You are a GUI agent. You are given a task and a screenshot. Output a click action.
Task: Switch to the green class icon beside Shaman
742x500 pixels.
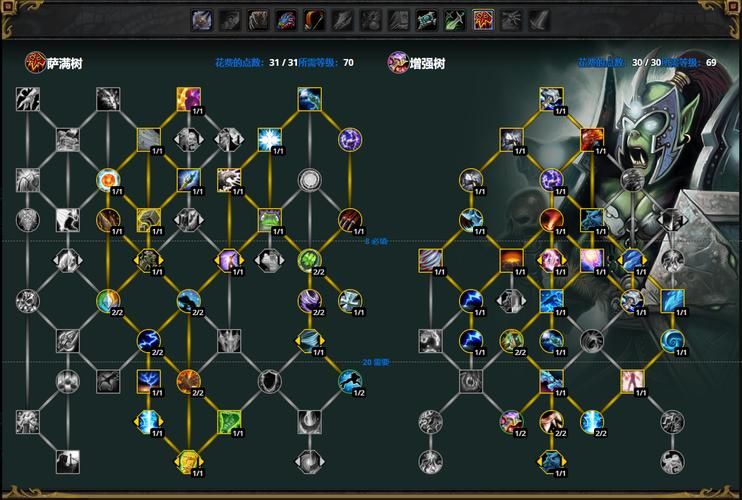[456, 18]
